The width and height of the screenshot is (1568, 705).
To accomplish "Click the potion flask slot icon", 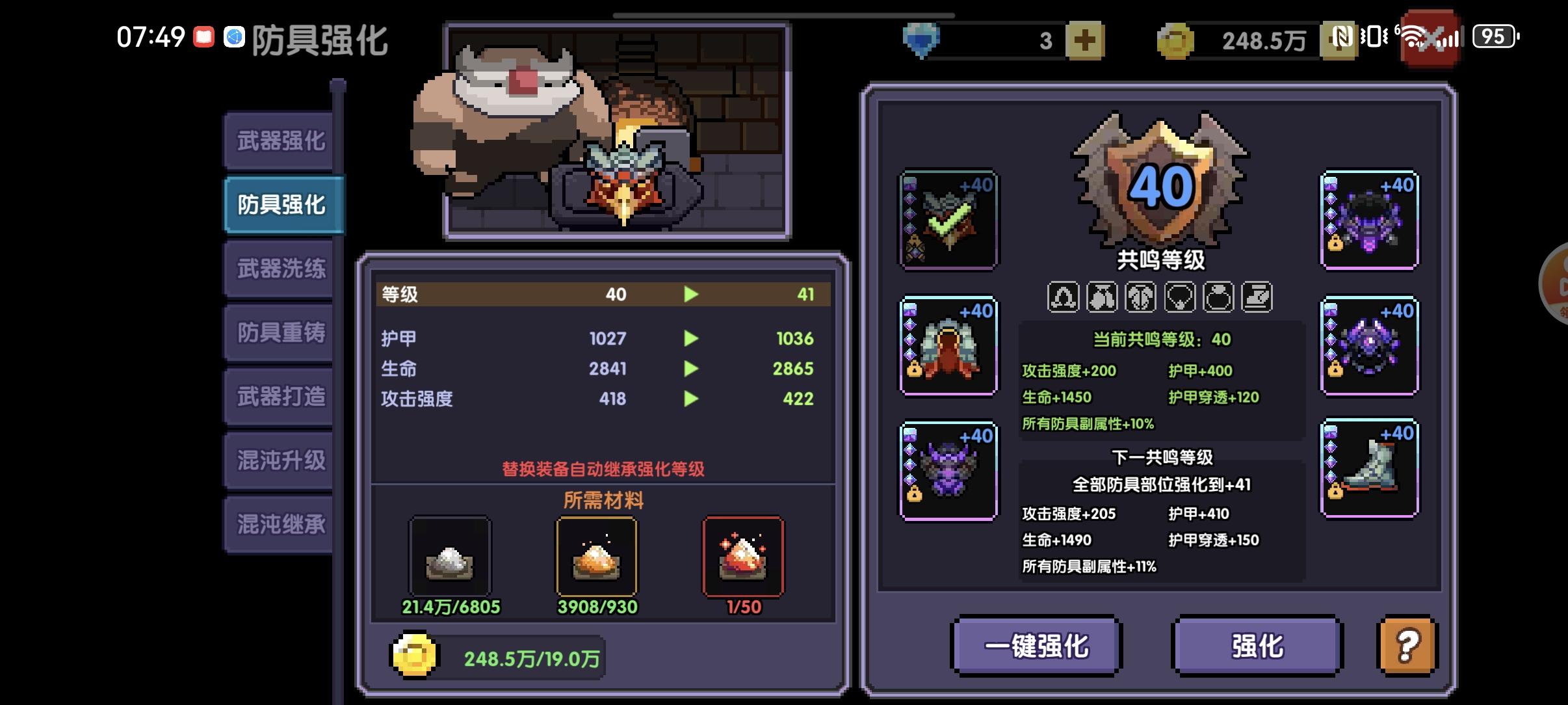I will point(1219,297).
